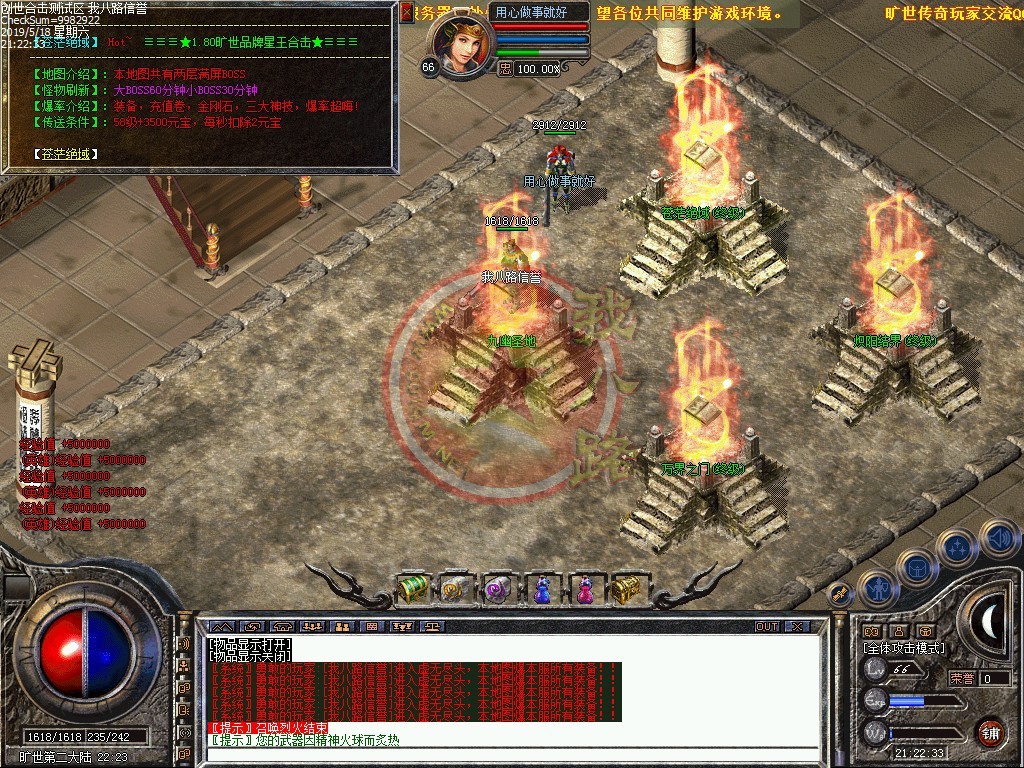Open the golden treasure chest hotbar slot

625,589
